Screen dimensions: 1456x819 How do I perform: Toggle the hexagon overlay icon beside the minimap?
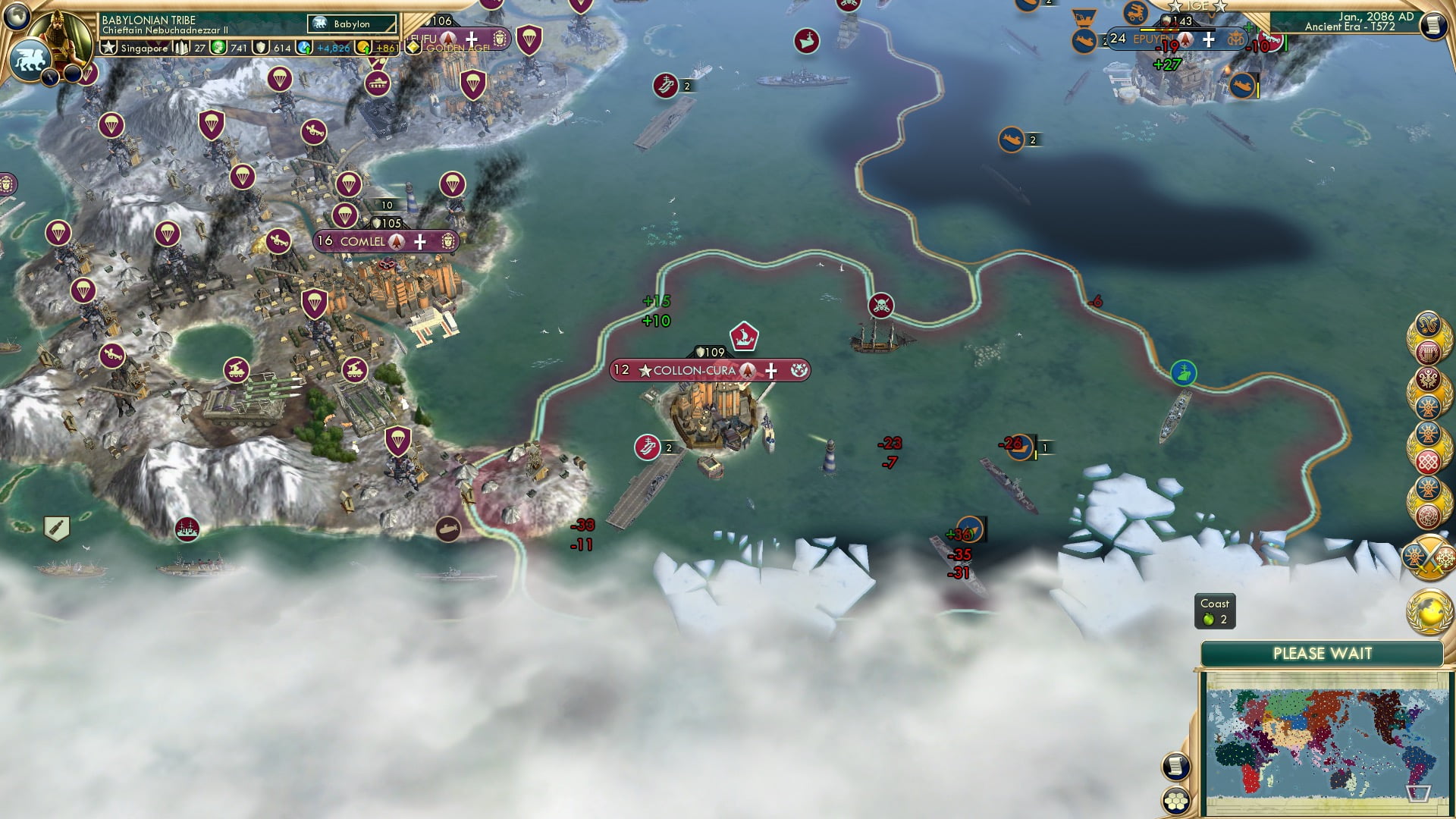tap(1175, 800)
